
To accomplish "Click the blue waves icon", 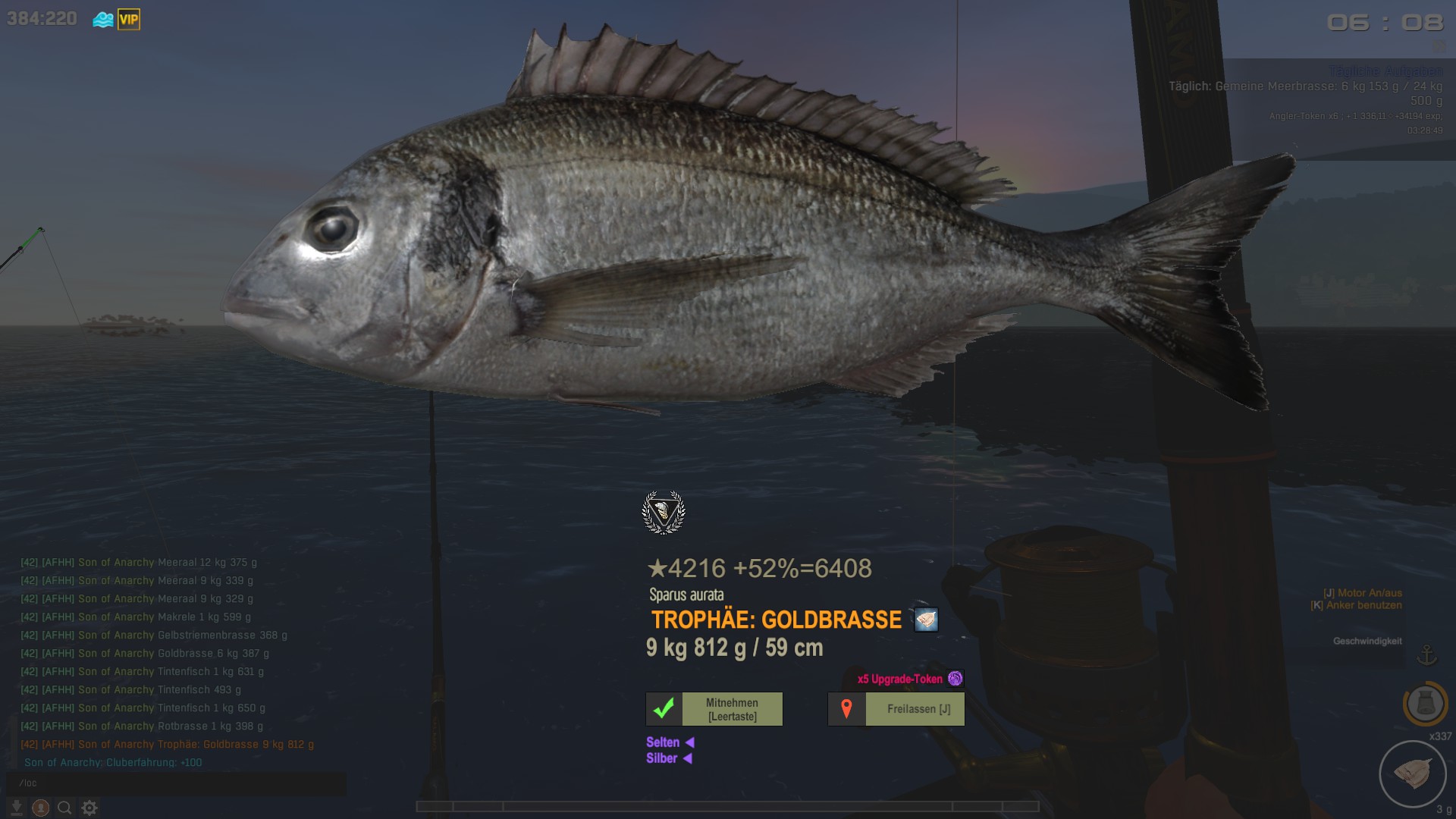I will click(103, 20).
